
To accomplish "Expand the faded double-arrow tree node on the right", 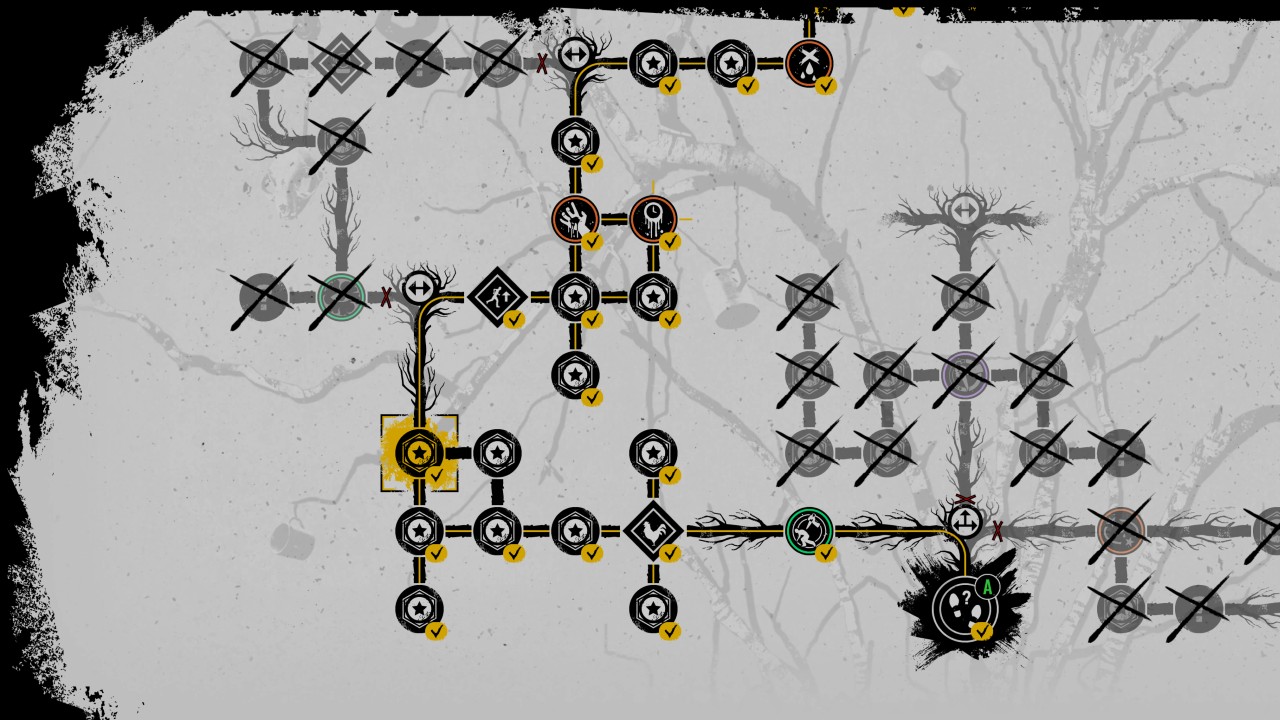I will 963,211.
